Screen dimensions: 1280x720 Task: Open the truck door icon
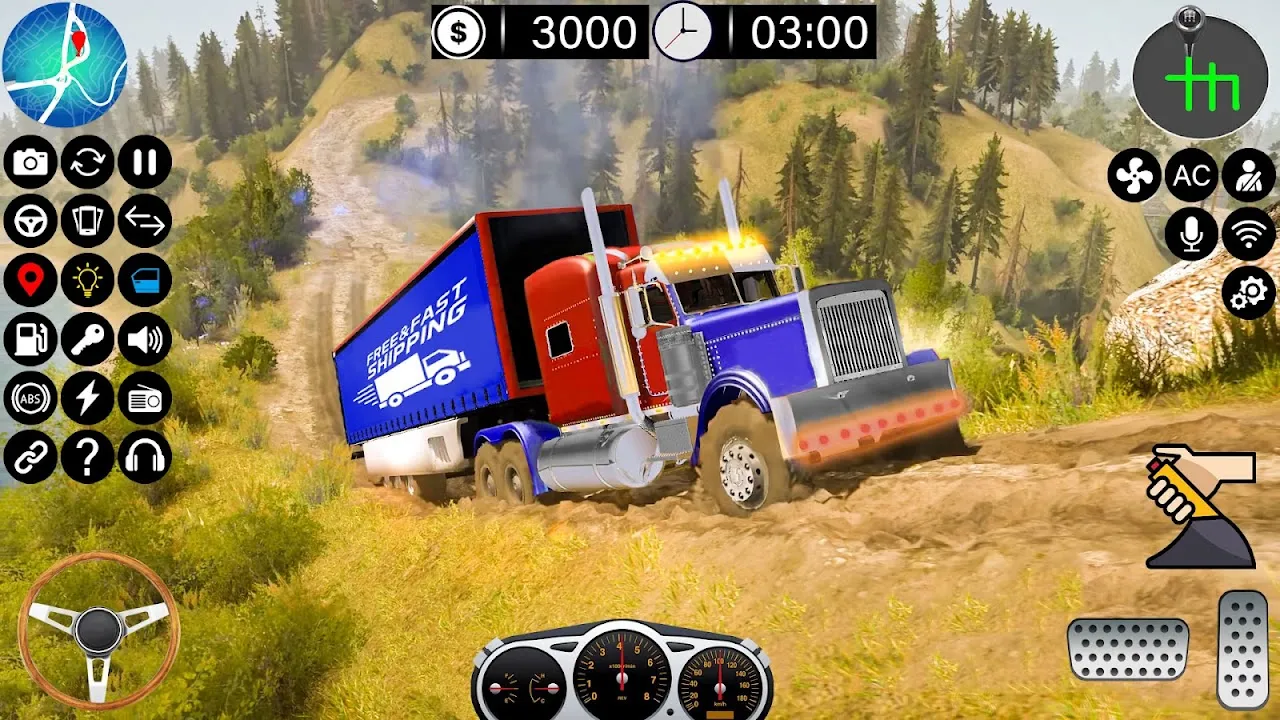click(x=145, y=281)
